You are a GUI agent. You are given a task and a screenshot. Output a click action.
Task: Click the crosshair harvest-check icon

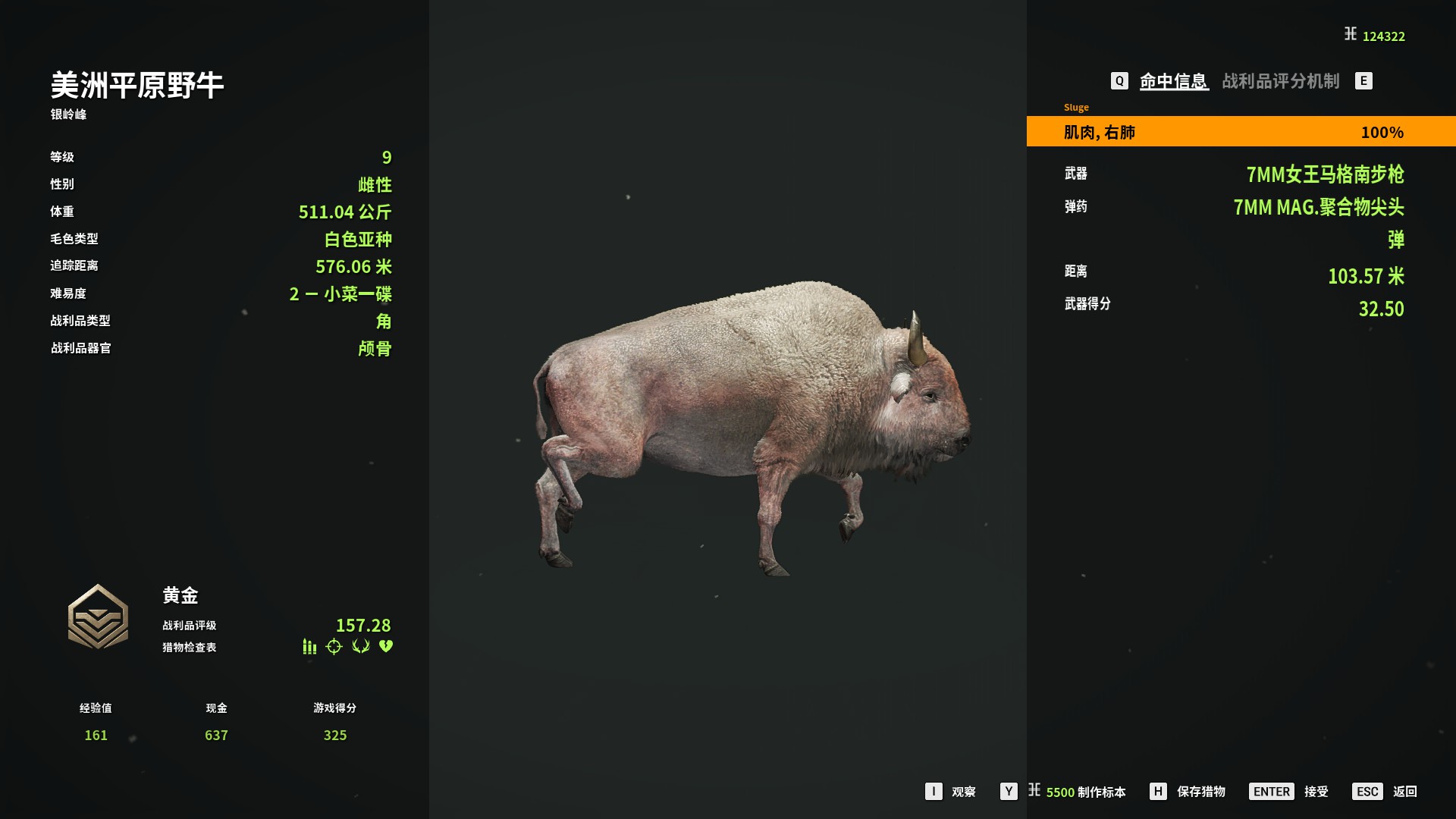(334, 646)
